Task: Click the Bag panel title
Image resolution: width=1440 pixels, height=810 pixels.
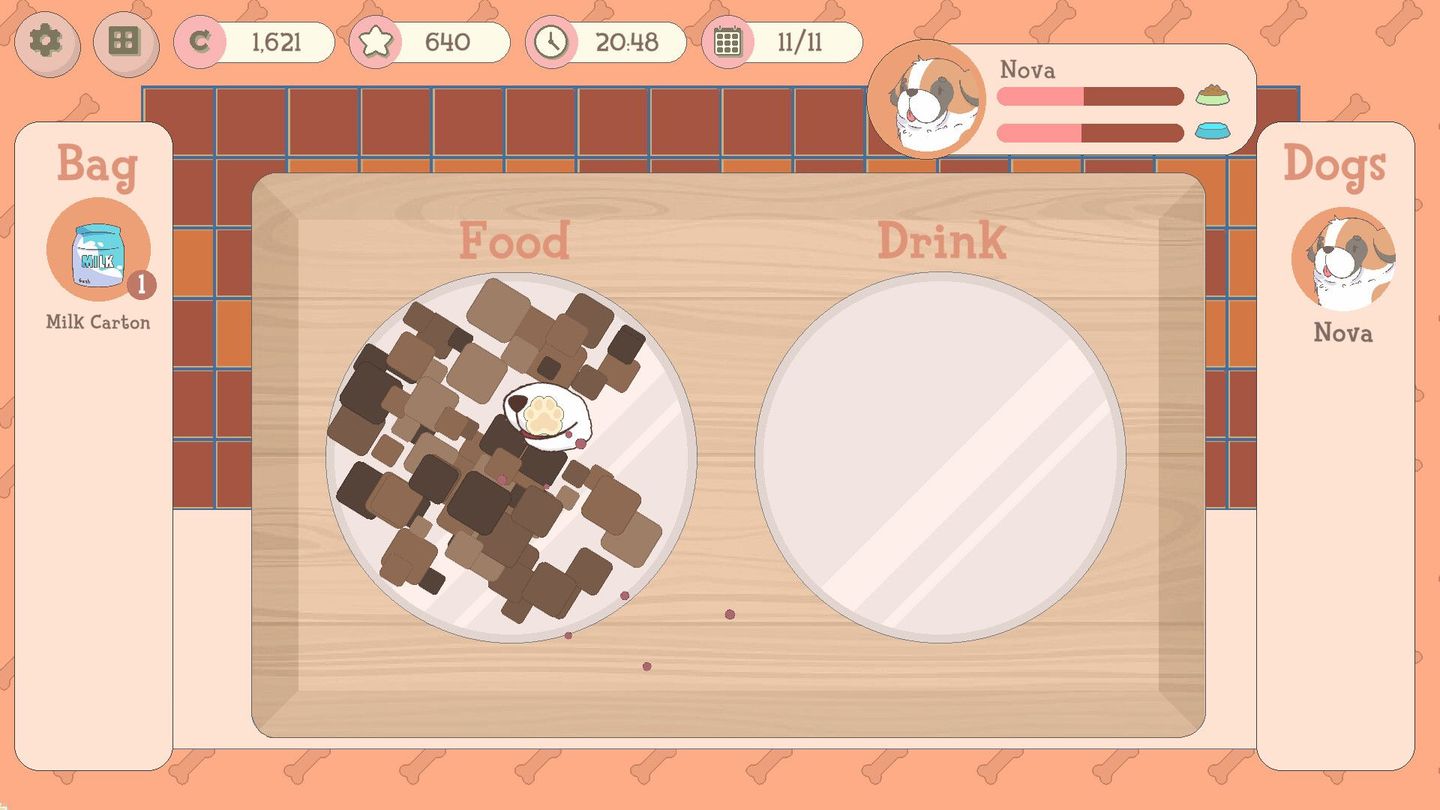Action: tap(97, 167)
